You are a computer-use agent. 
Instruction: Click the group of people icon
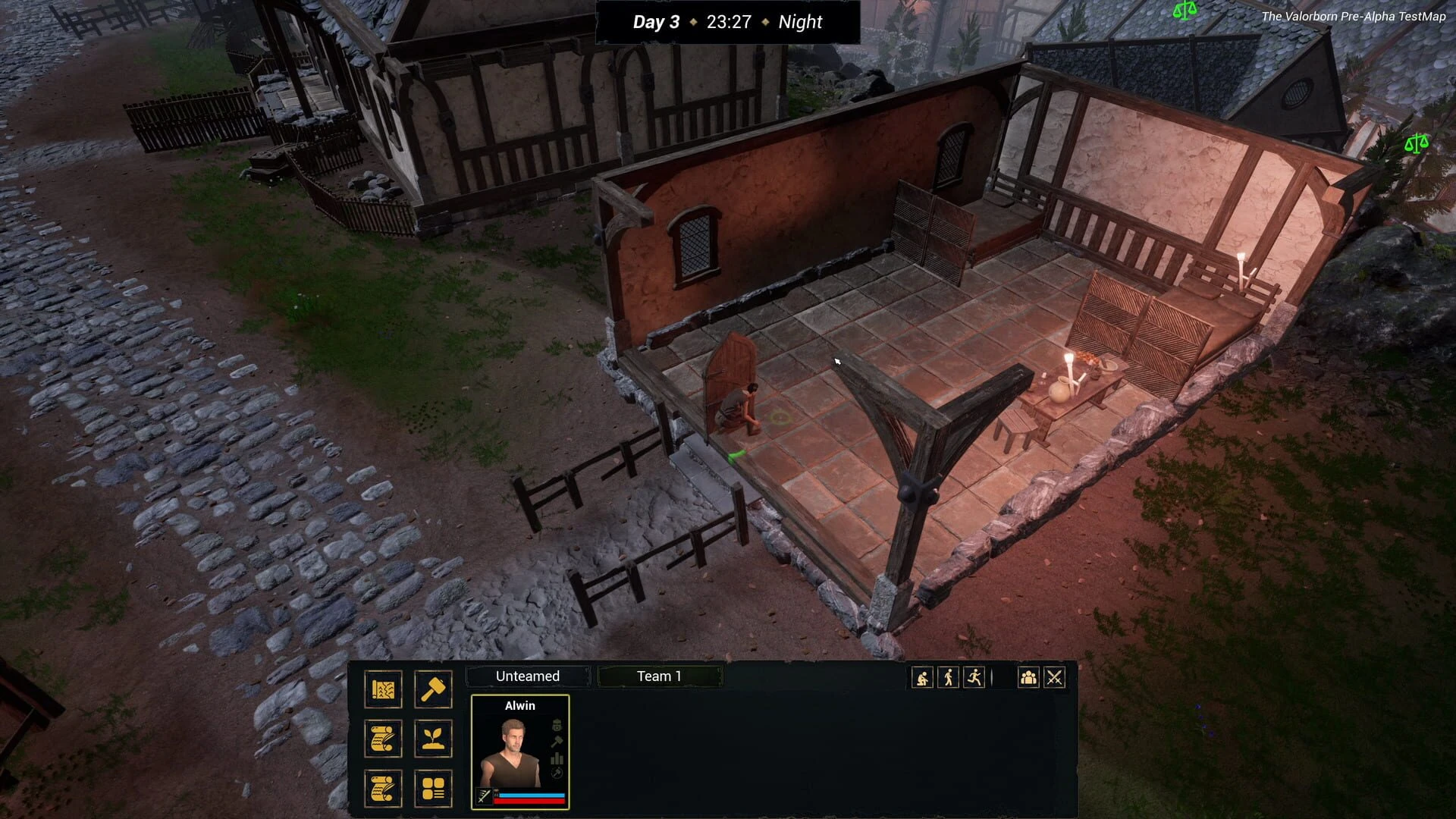[1028, 678]
